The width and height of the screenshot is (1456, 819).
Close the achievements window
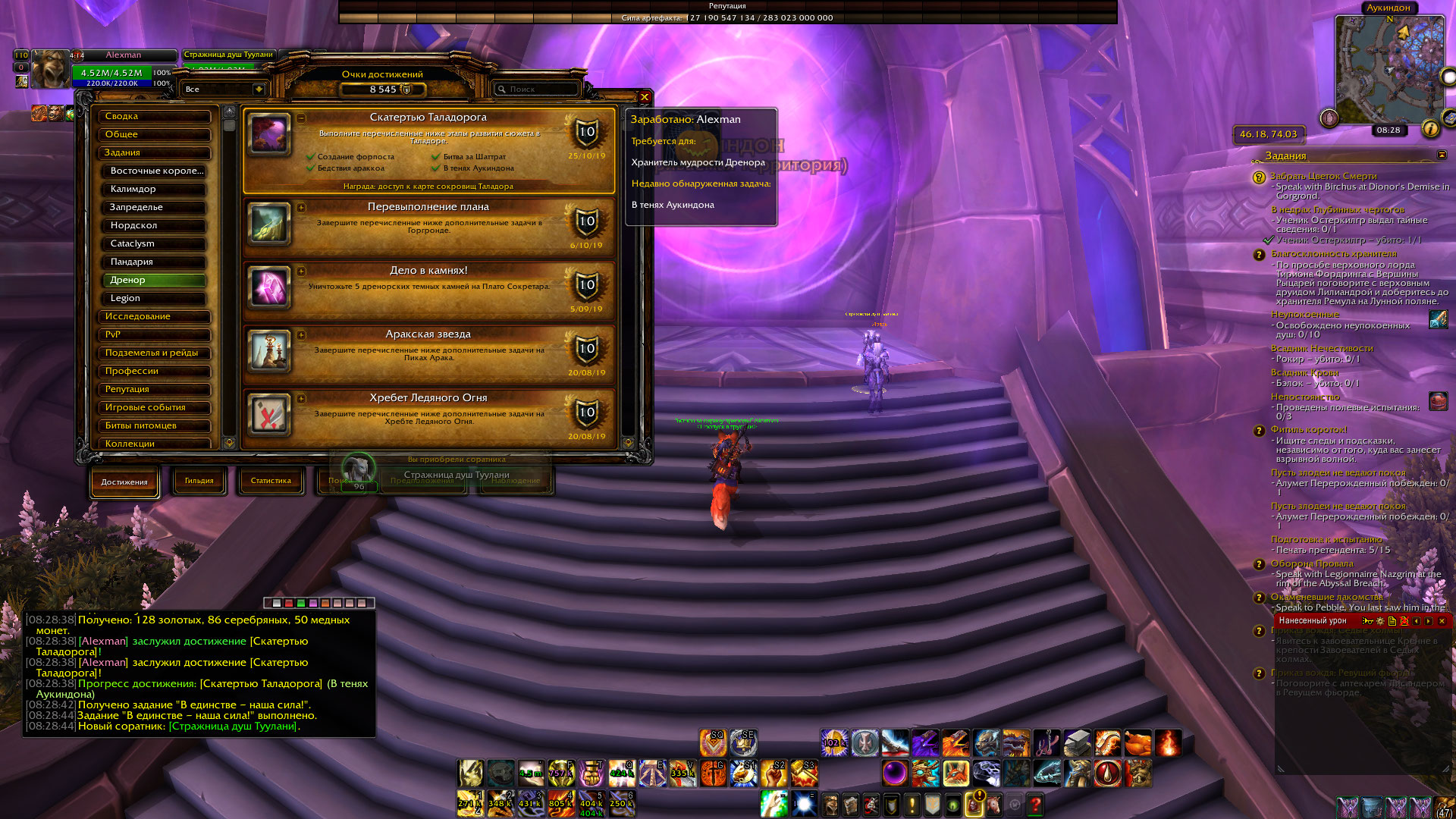644,97
